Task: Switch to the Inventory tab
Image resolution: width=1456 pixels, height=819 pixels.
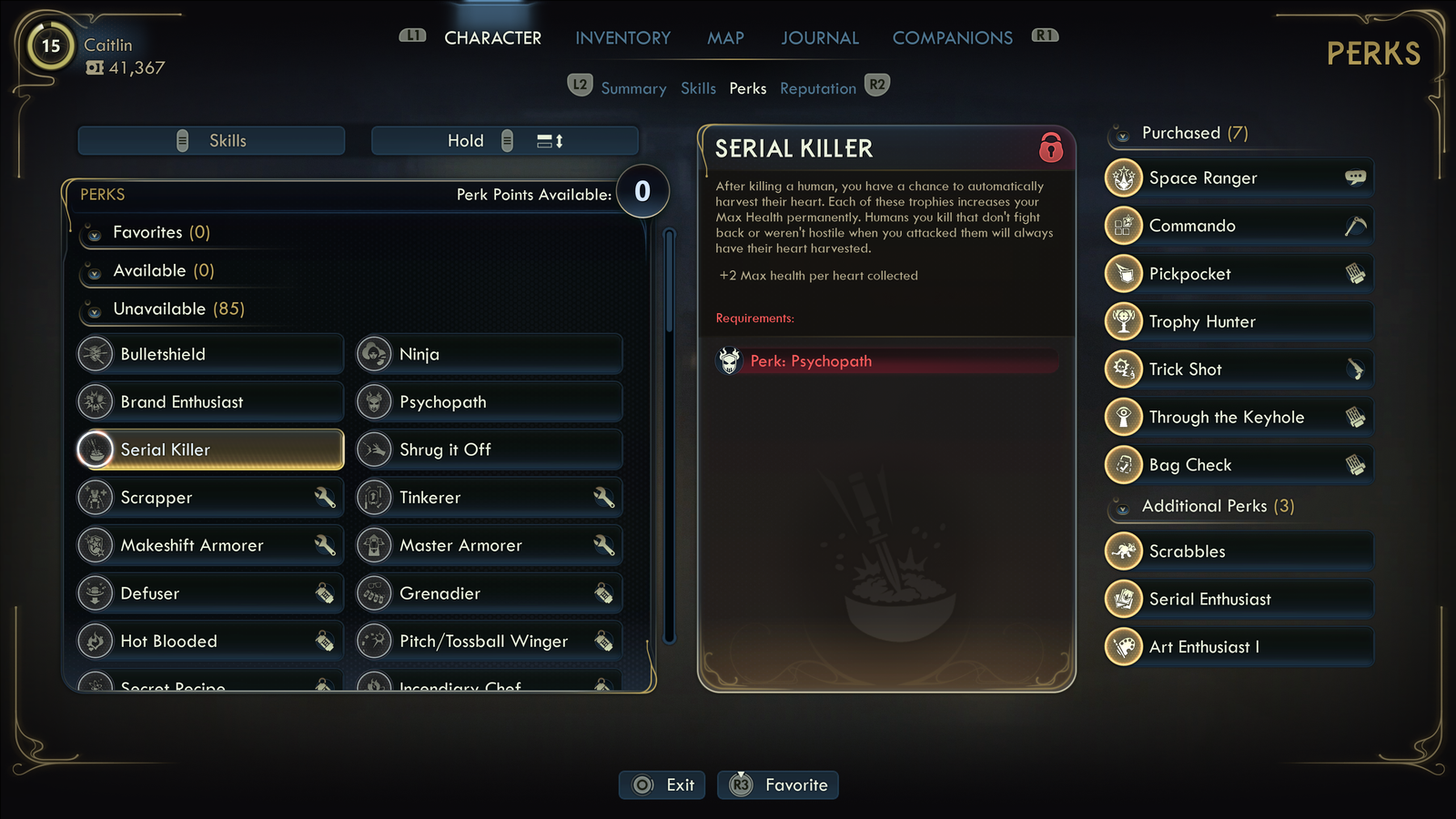Action: 622,38
